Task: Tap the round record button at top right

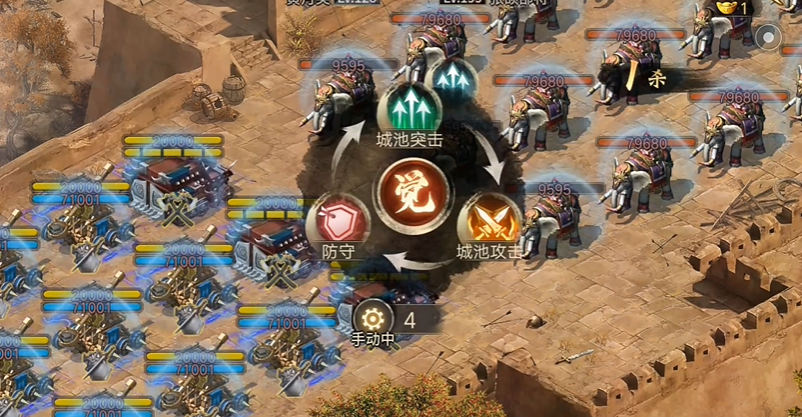Action: pos(769,38)
